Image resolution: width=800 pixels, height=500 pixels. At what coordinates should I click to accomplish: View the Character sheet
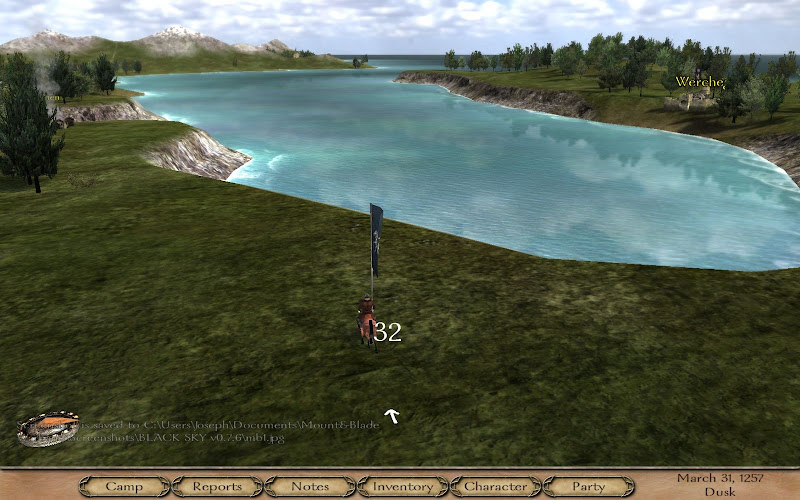click(x=496, y=487)
